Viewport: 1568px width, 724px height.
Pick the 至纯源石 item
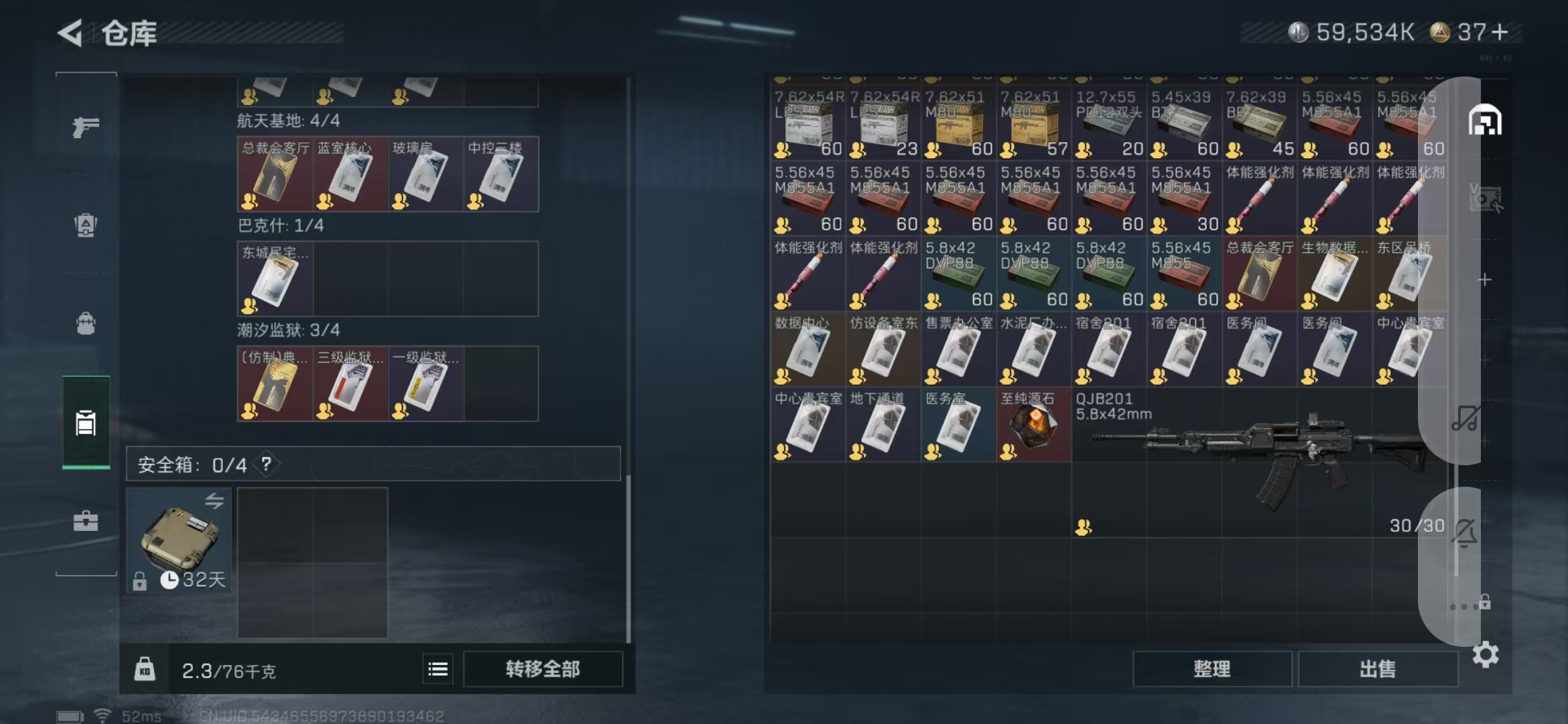coord(1033,425)
